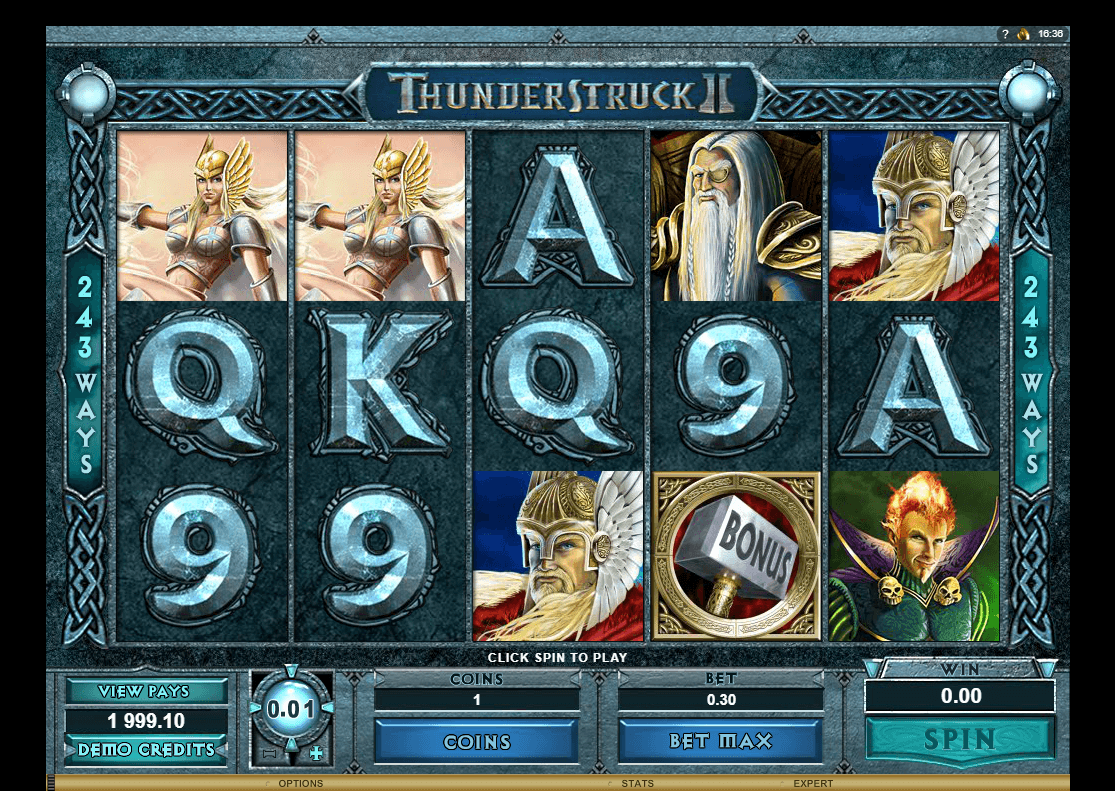Open help via the question mark icon
This screenshot has width=1115, height=791.
tap(1004, 34)
